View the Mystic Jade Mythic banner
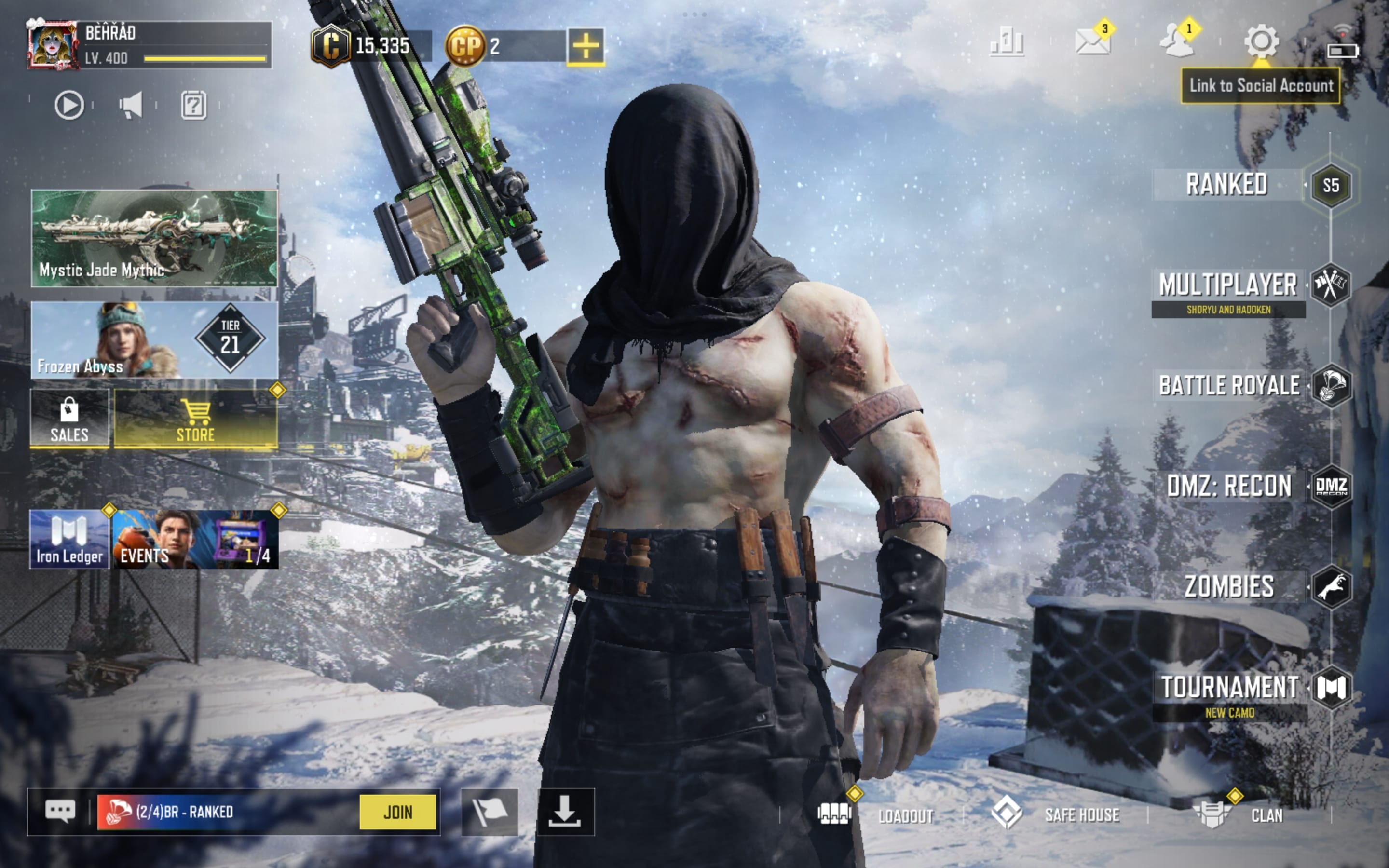This screenshot has width=1389, height=868. [154, 238]
